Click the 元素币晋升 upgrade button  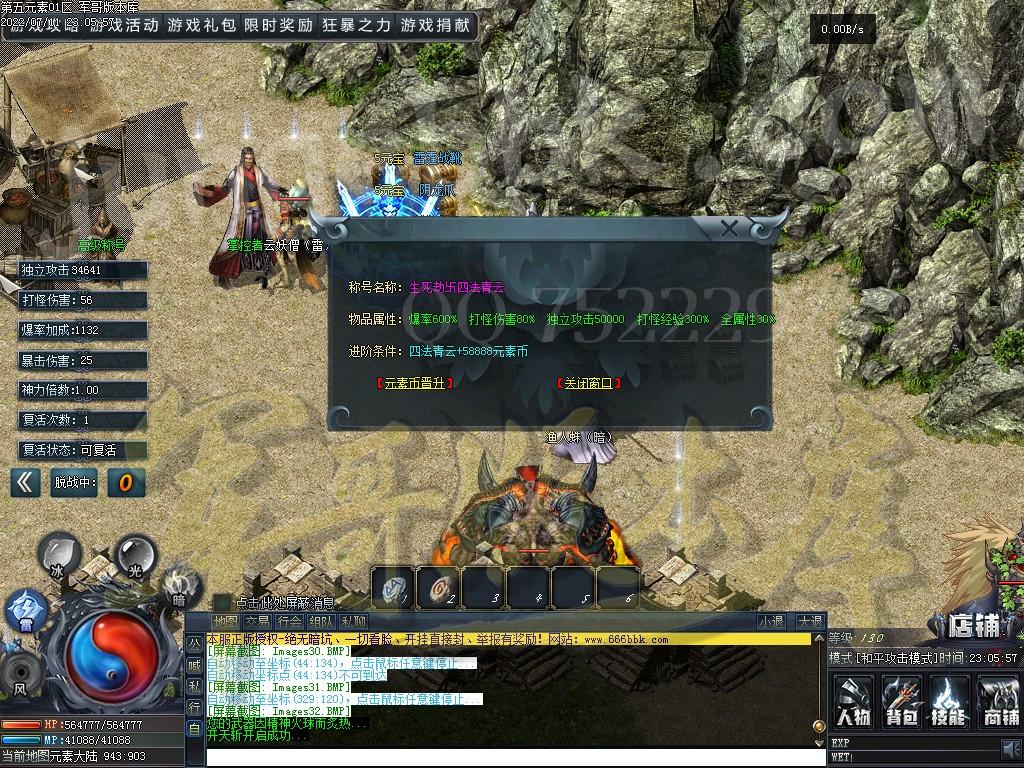(x=414, y=382)
